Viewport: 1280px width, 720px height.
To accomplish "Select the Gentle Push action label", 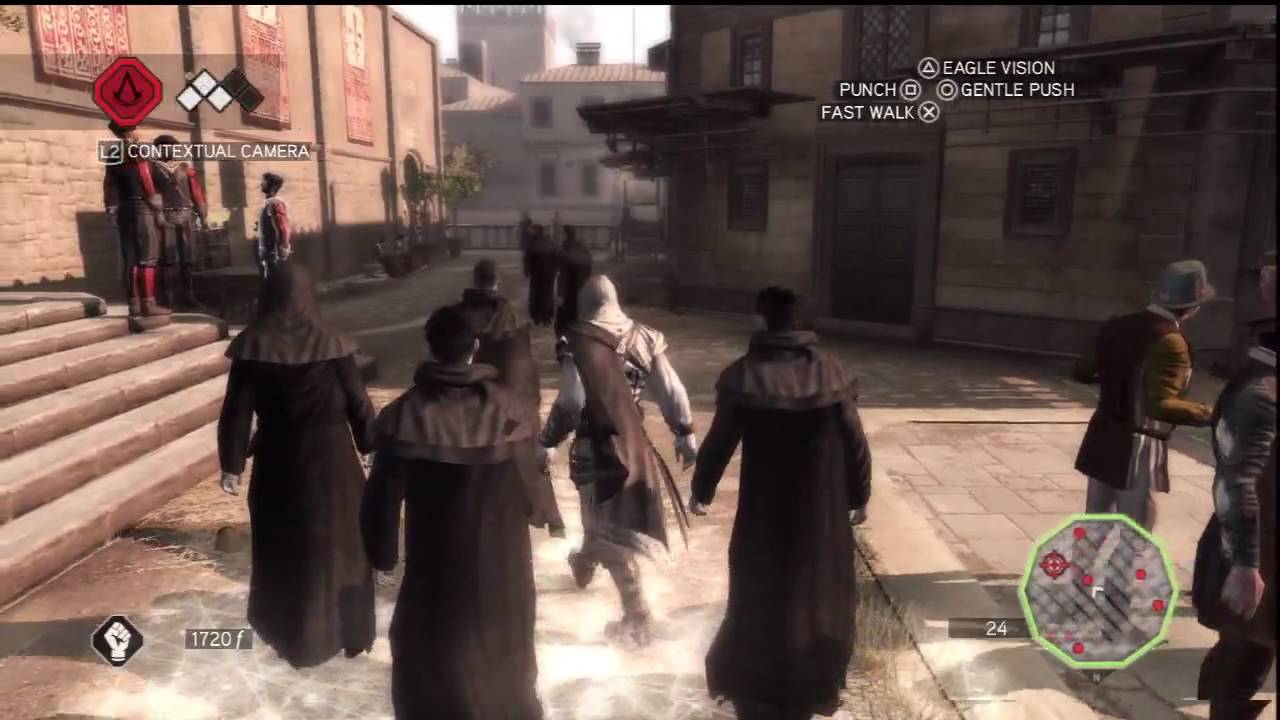I will point(1015,90).
